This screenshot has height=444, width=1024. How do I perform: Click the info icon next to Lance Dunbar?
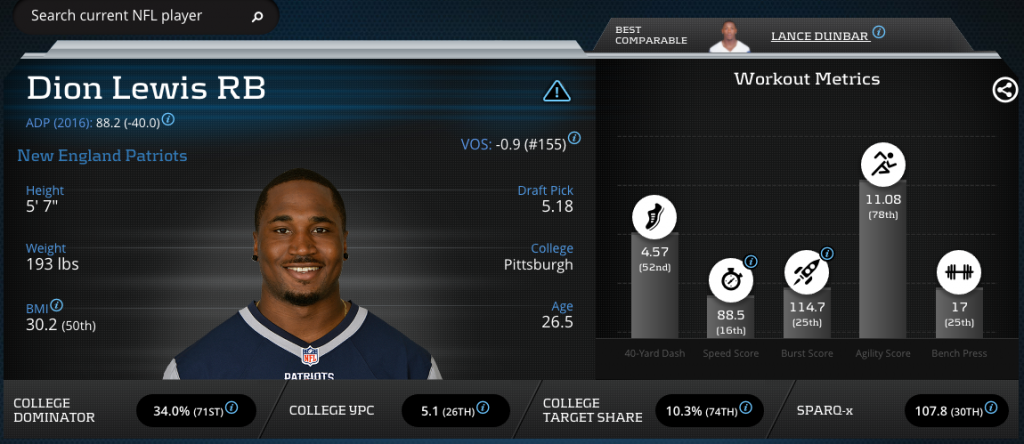click(878, 32)
